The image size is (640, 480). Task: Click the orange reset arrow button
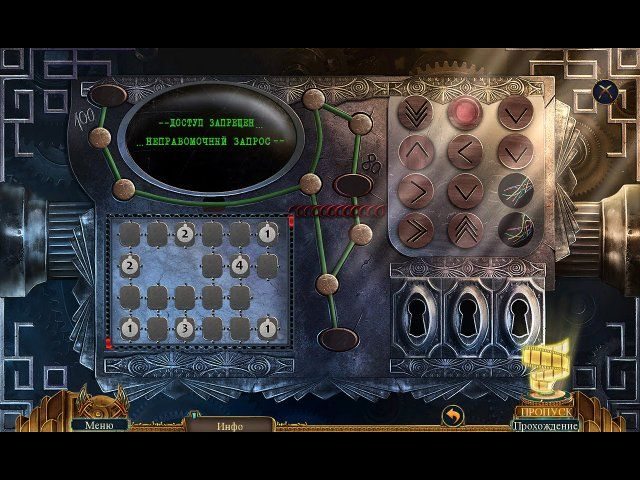454,414
